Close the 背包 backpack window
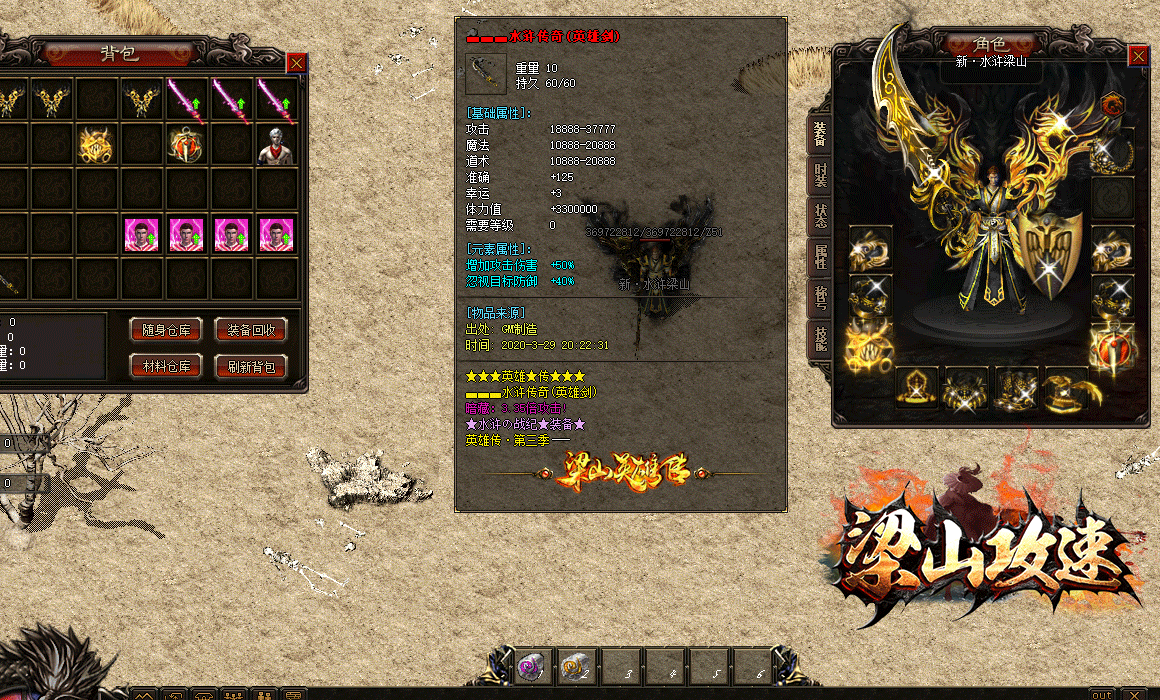The width and height of the screenshot is (1160, 700). tap(297, 63)
